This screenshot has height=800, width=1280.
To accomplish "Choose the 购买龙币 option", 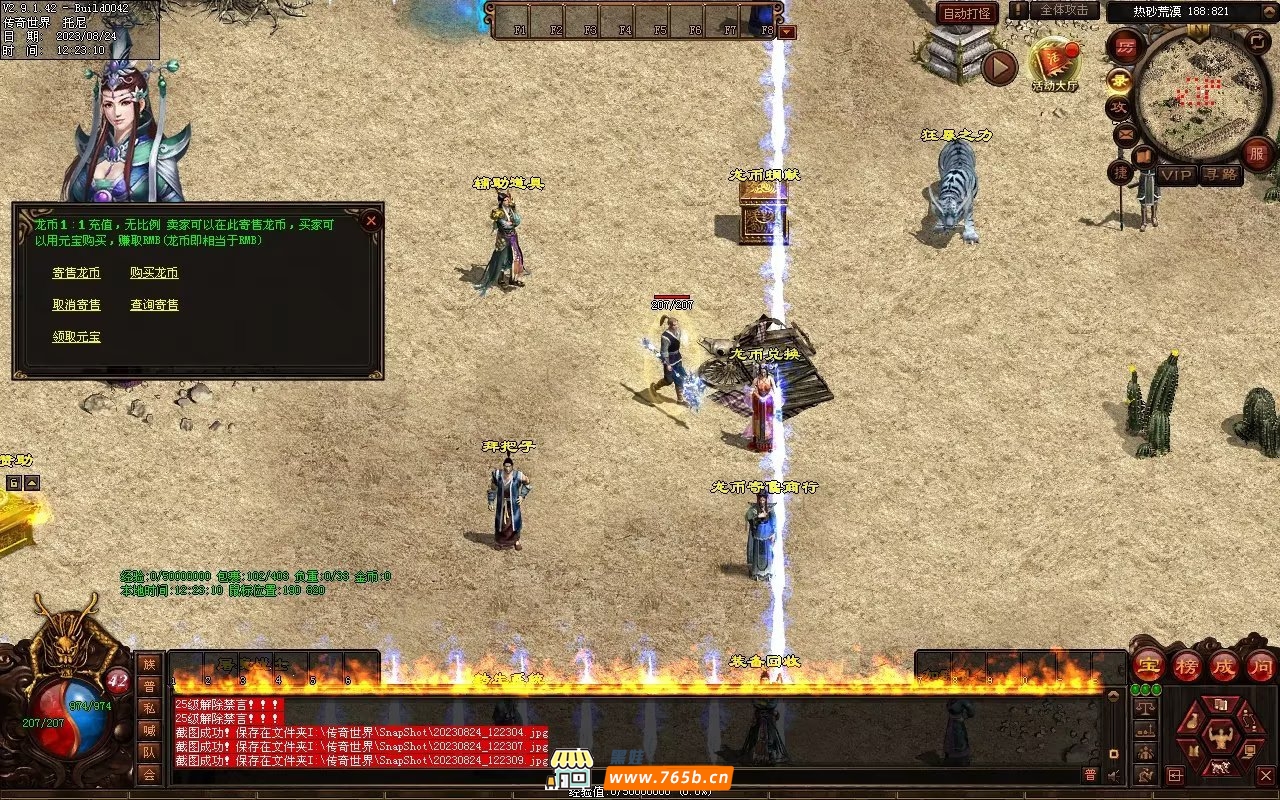I will (x=154, y=273).
